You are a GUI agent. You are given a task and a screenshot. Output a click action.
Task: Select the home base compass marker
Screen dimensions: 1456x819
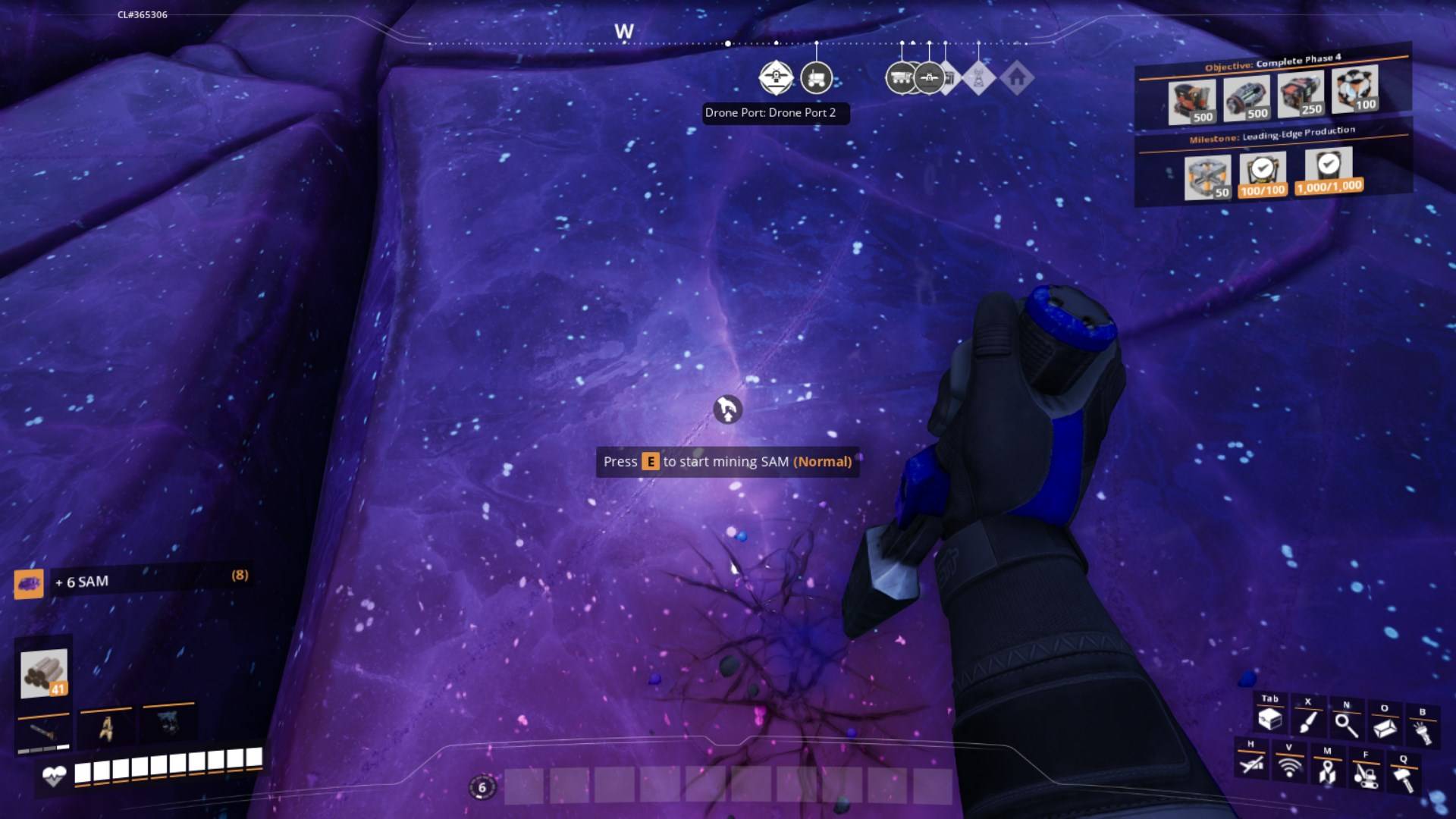coord(1017,77)
